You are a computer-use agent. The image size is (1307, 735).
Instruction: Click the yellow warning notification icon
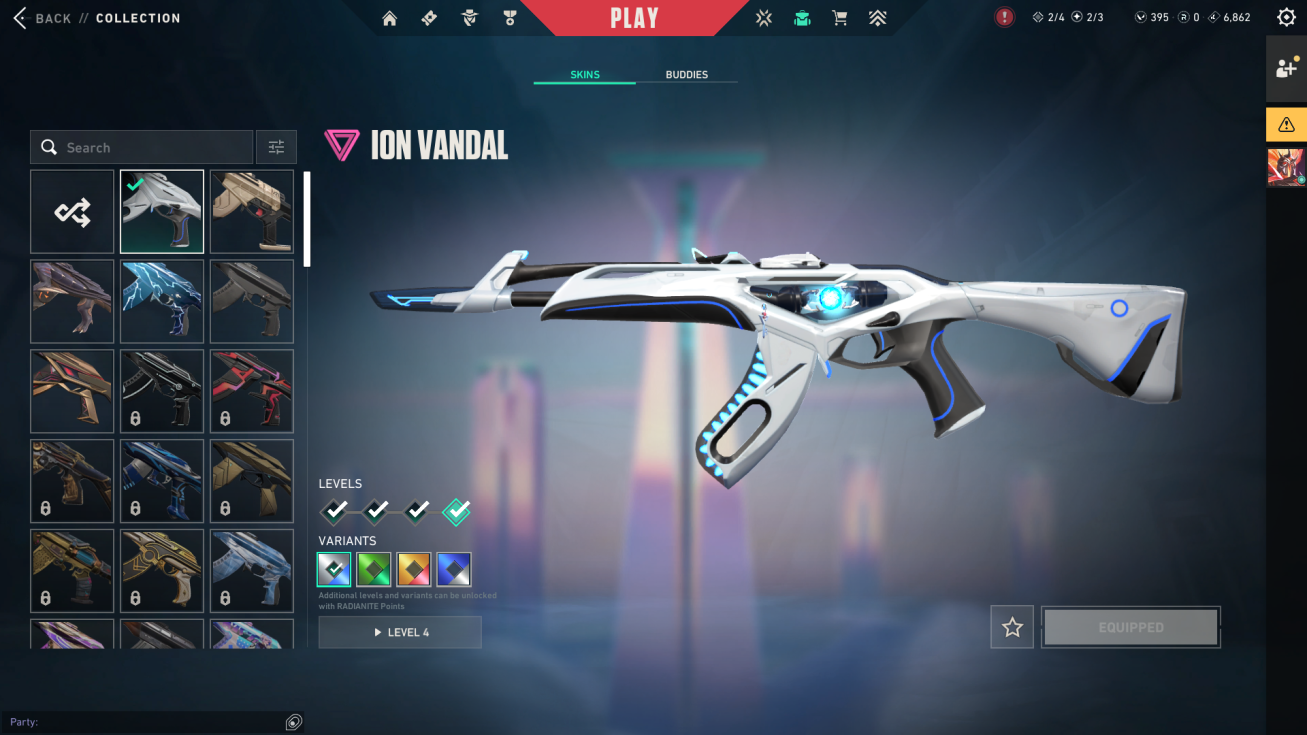[x=1286, y=125]
